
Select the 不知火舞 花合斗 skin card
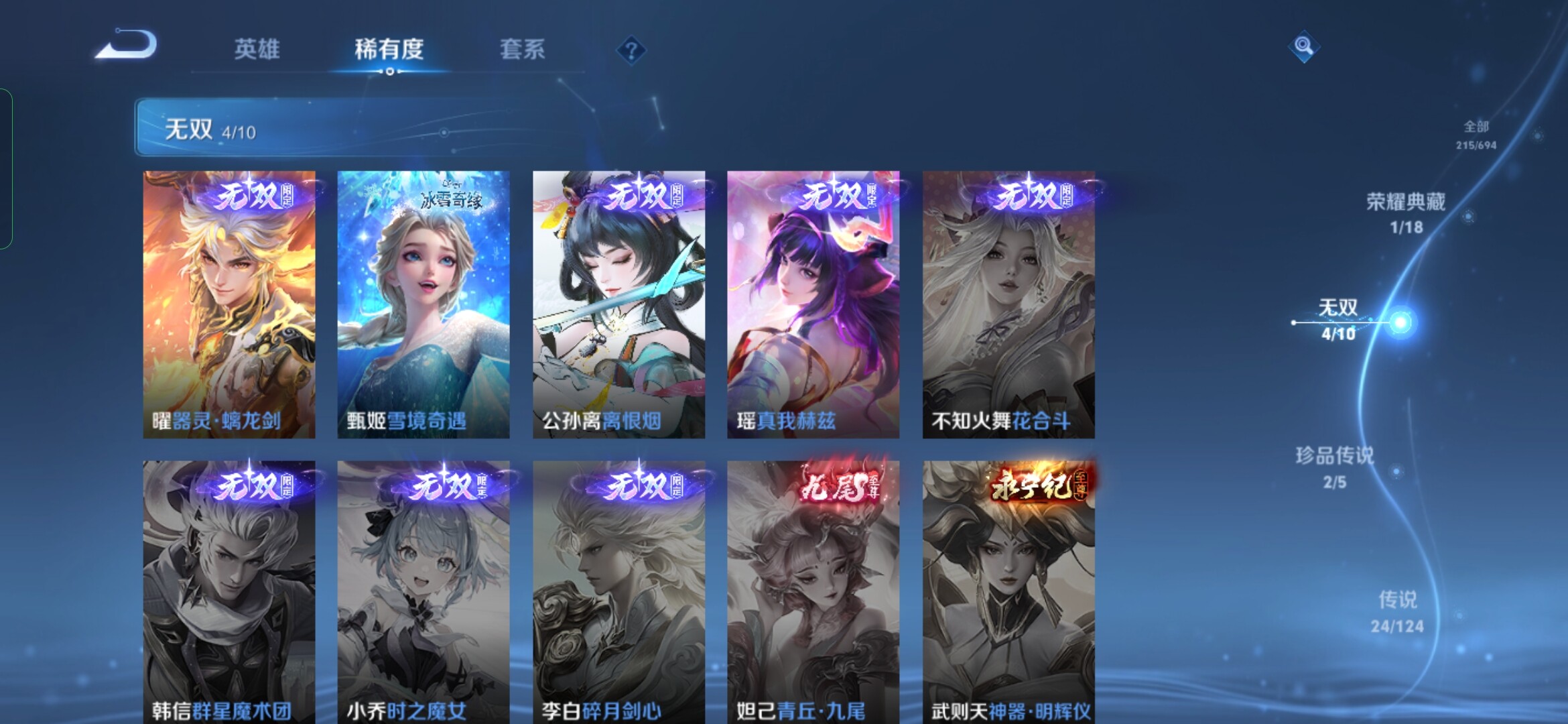tap(1008, 304)
